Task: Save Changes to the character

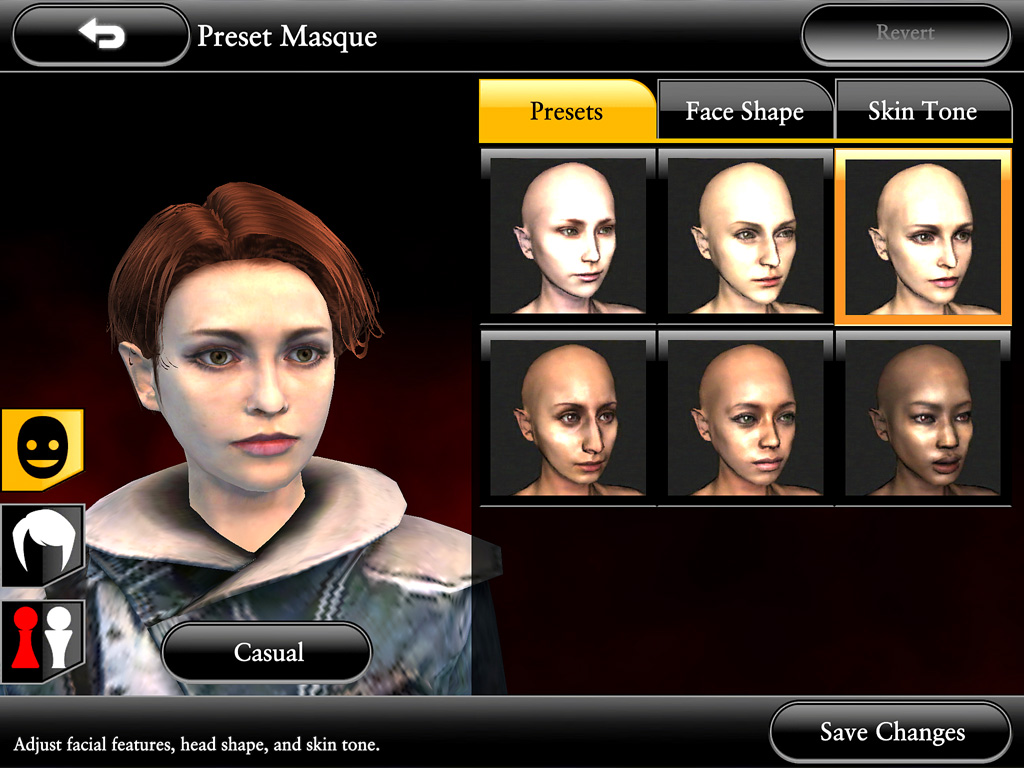Action: pos(891,733)
